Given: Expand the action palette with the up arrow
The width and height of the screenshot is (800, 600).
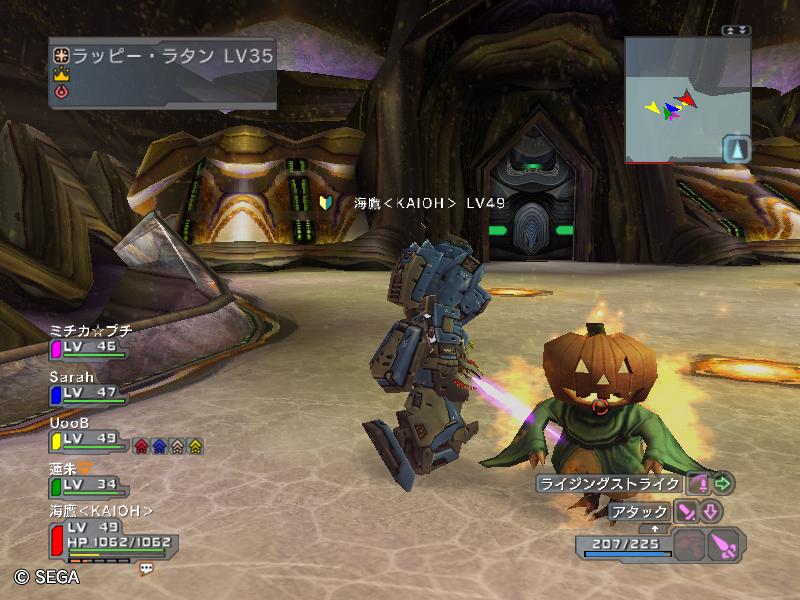Looking at the screenshot, I should coord(654,528).
